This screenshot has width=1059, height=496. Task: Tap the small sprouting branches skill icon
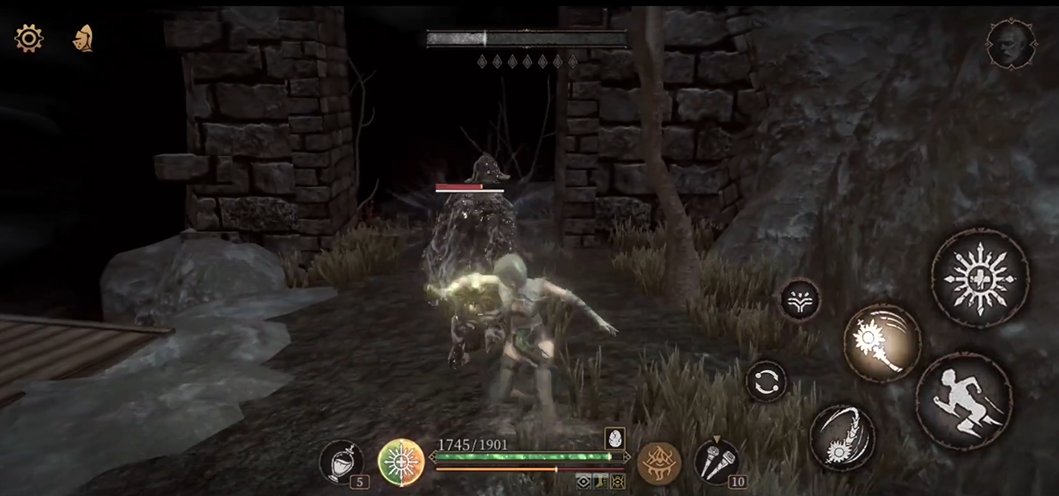tap(800, 299)
